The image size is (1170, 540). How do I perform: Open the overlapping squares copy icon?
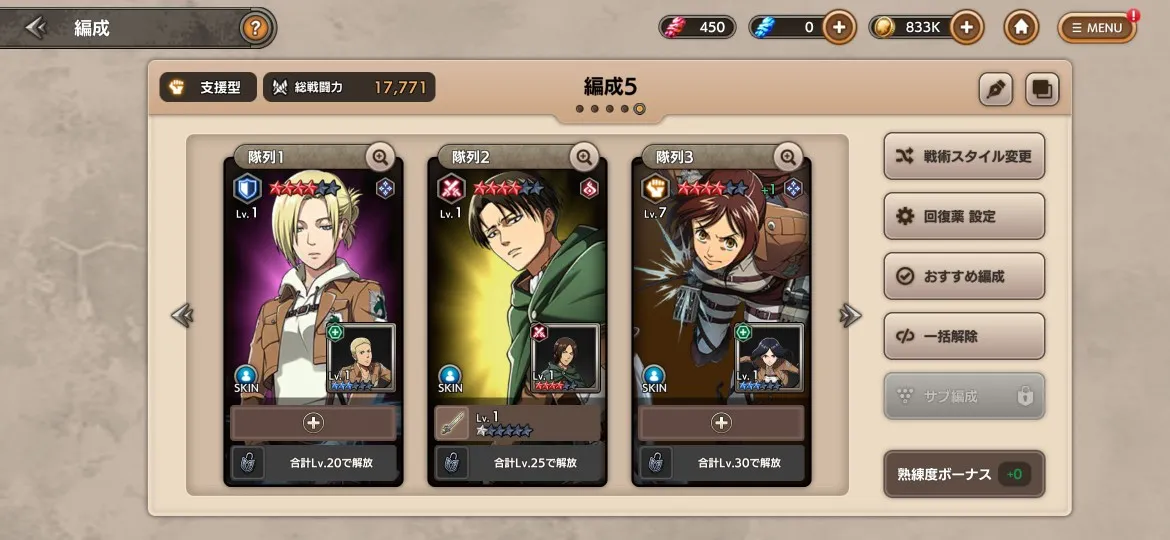click(x=1041, y=89)
